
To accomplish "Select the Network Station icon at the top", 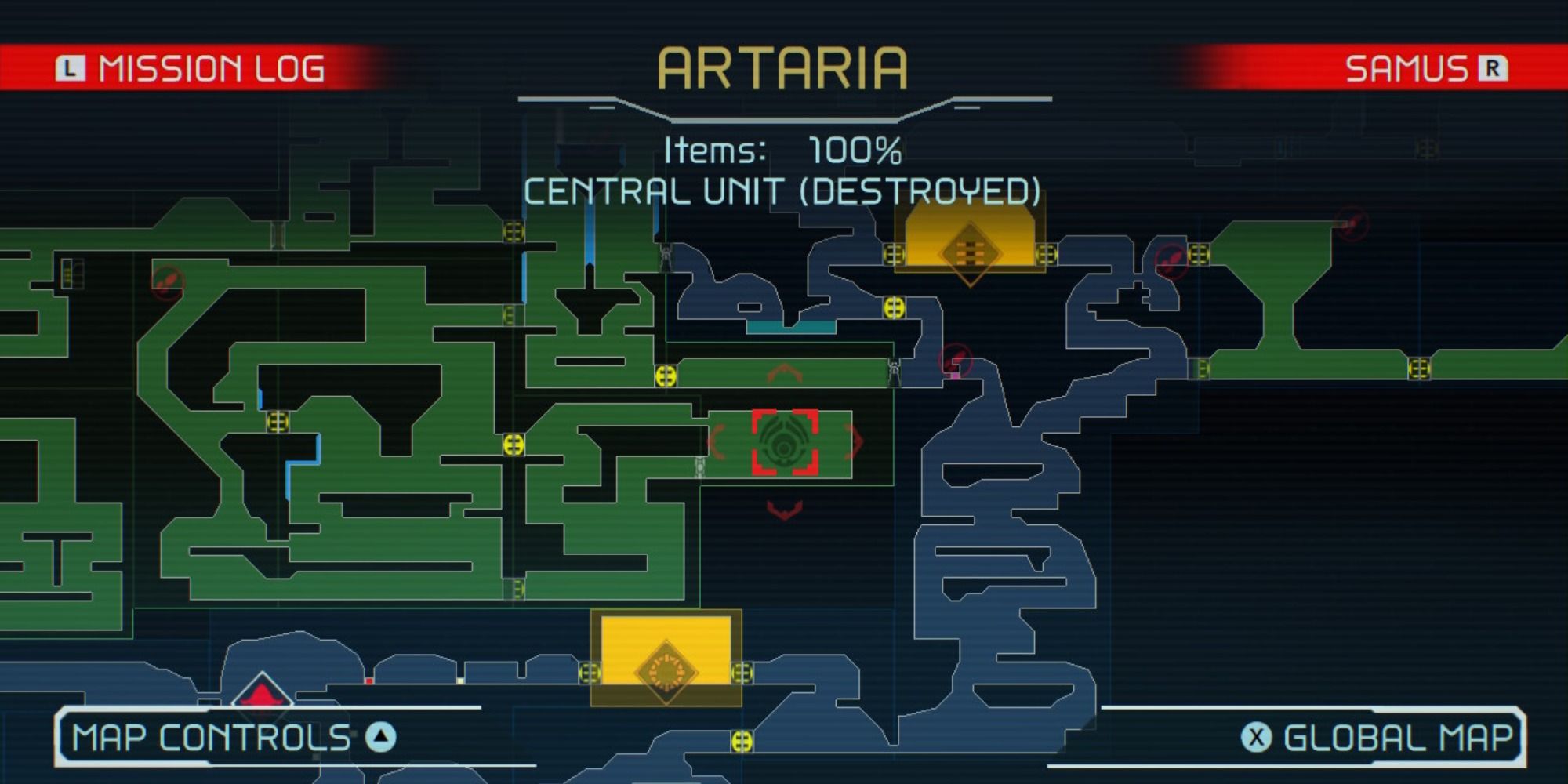I will click(x=972, y=249).
